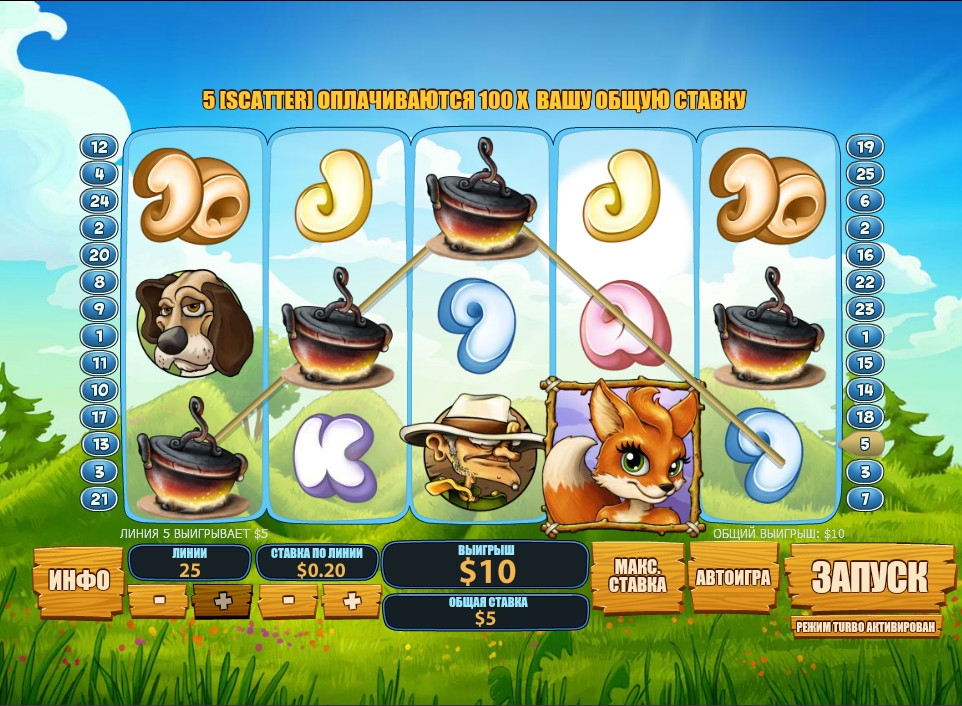Select payline number 19
The width and height of the screenshot is (962, 706).
(866, 147)
